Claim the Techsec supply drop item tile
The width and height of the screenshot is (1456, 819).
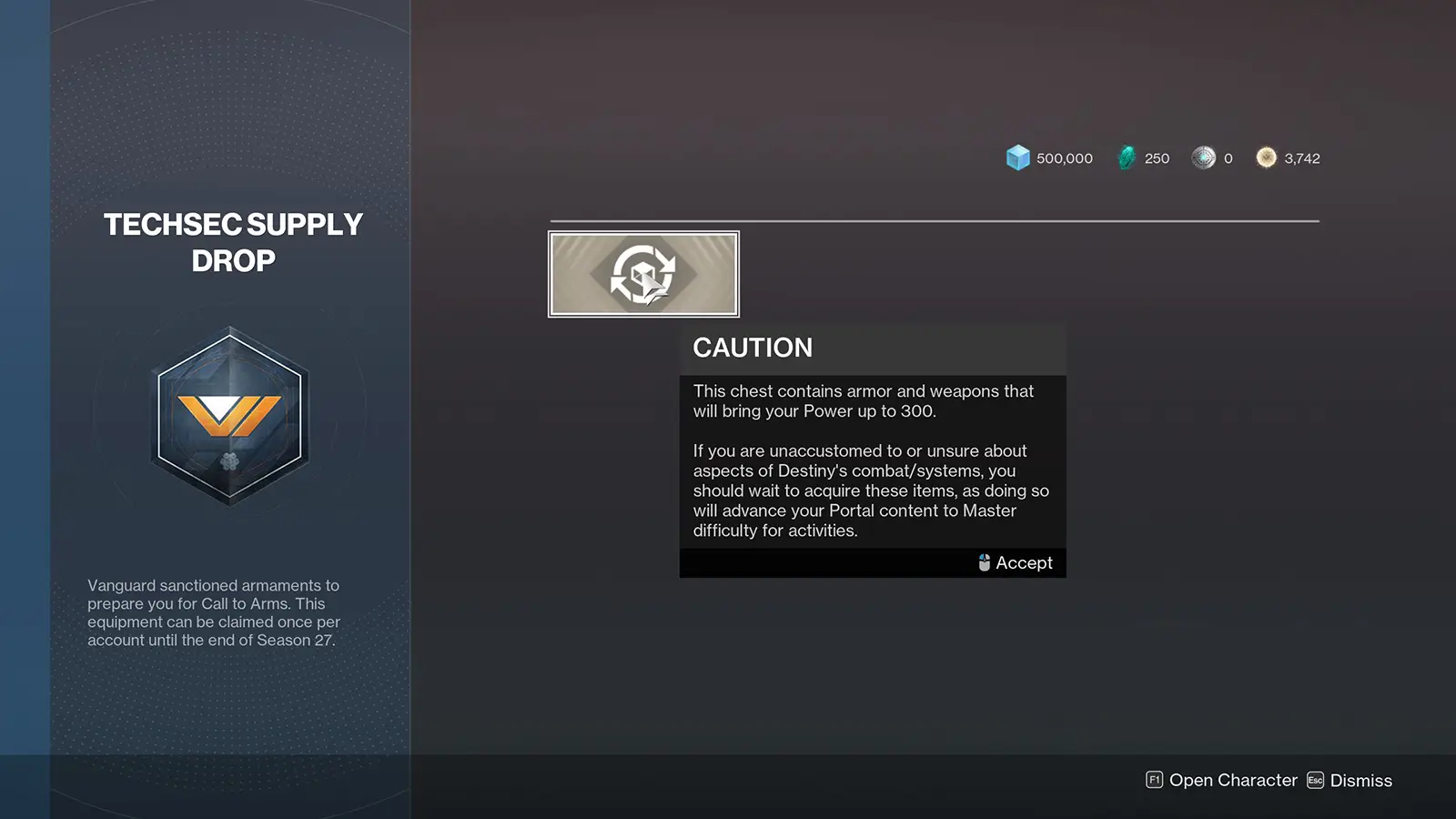tap(643, 274)
